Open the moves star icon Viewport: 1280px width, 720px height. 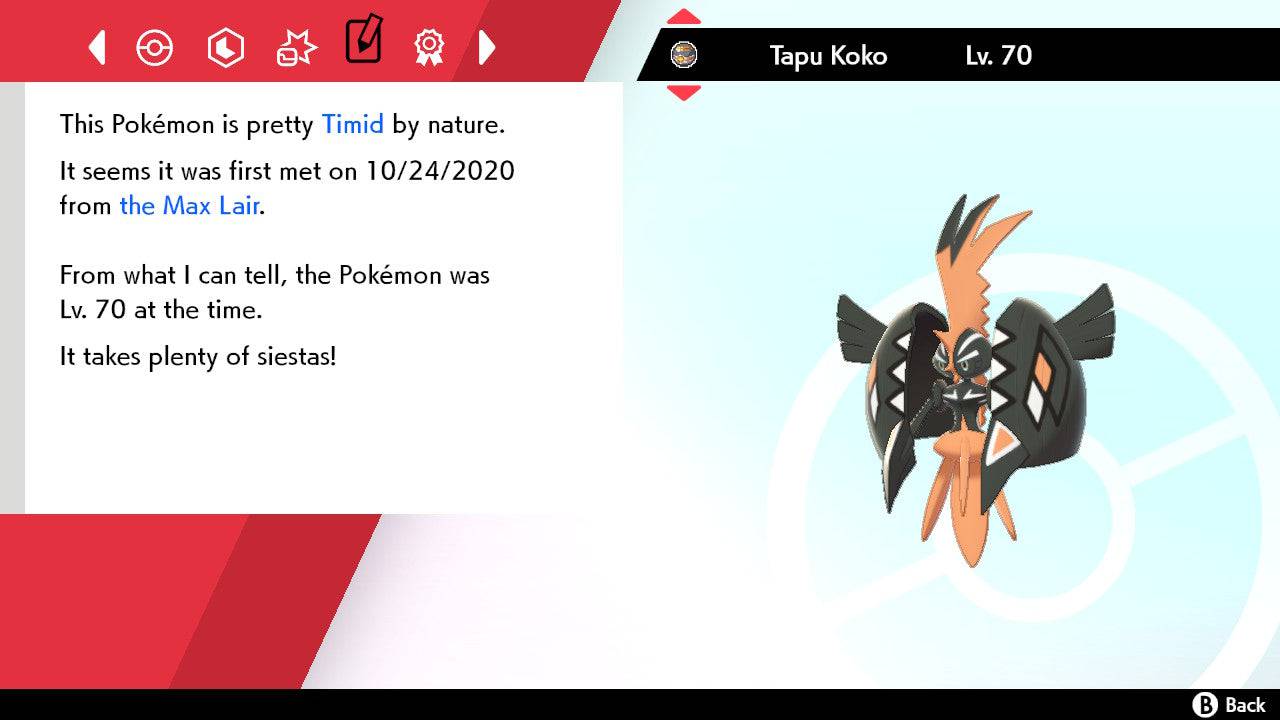pyautogui.click(x=294, y=46)
